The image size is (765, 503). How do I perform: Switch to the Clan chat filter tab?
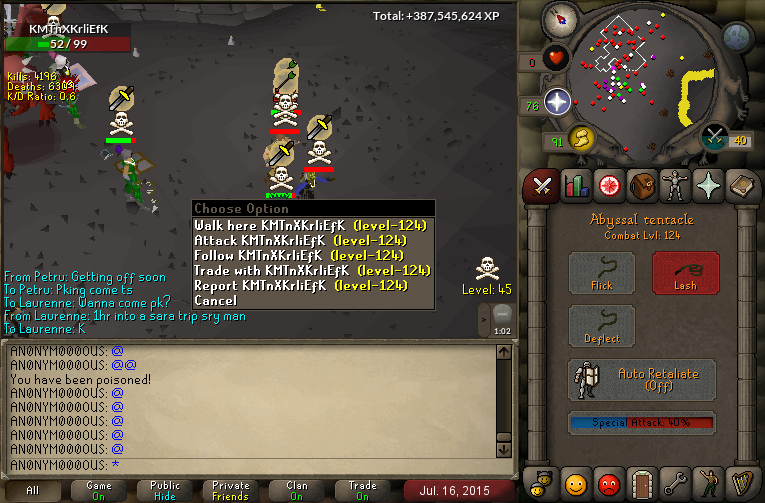pyautogui.click(x=297, y=491)
